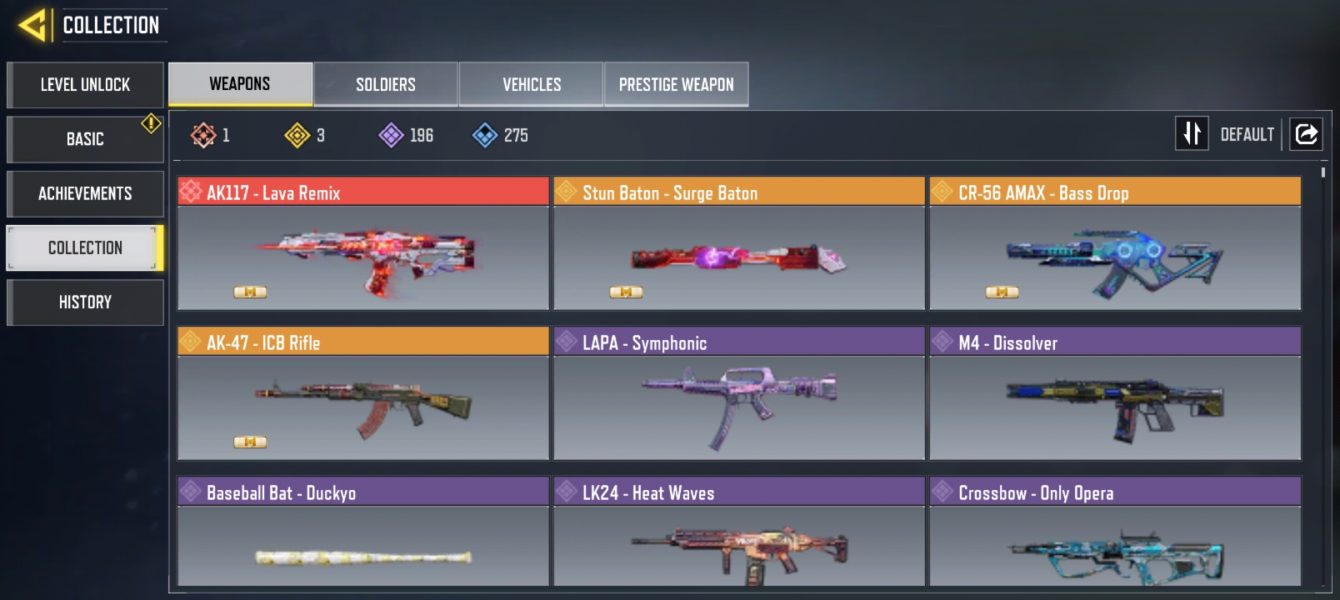Screen dimensions: 1340x600
Task: Show the Achievements section
Action: click(85, 193)
